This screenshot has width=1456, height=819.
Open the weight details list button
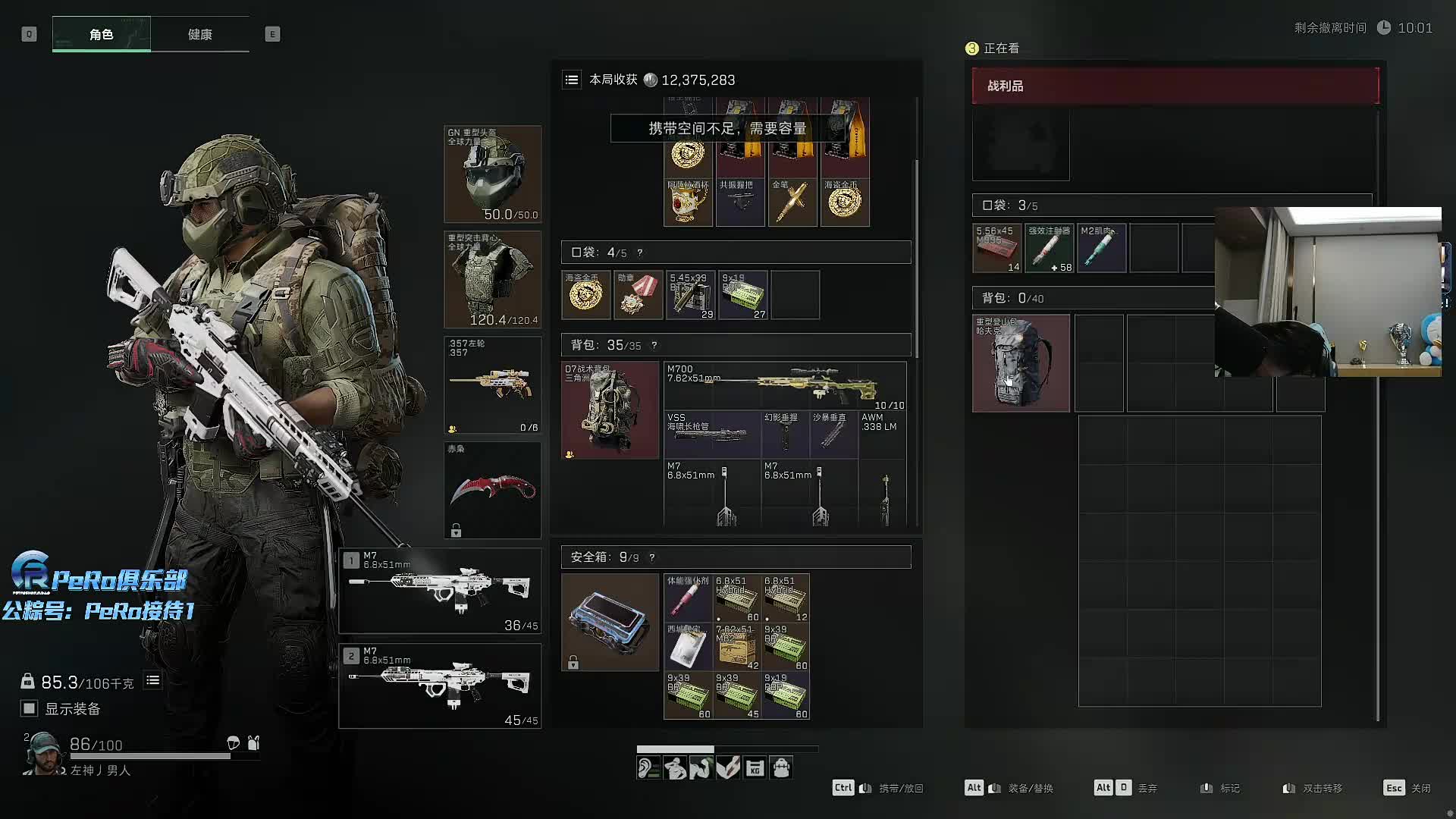pyautogui.click(x=152, y=680)
